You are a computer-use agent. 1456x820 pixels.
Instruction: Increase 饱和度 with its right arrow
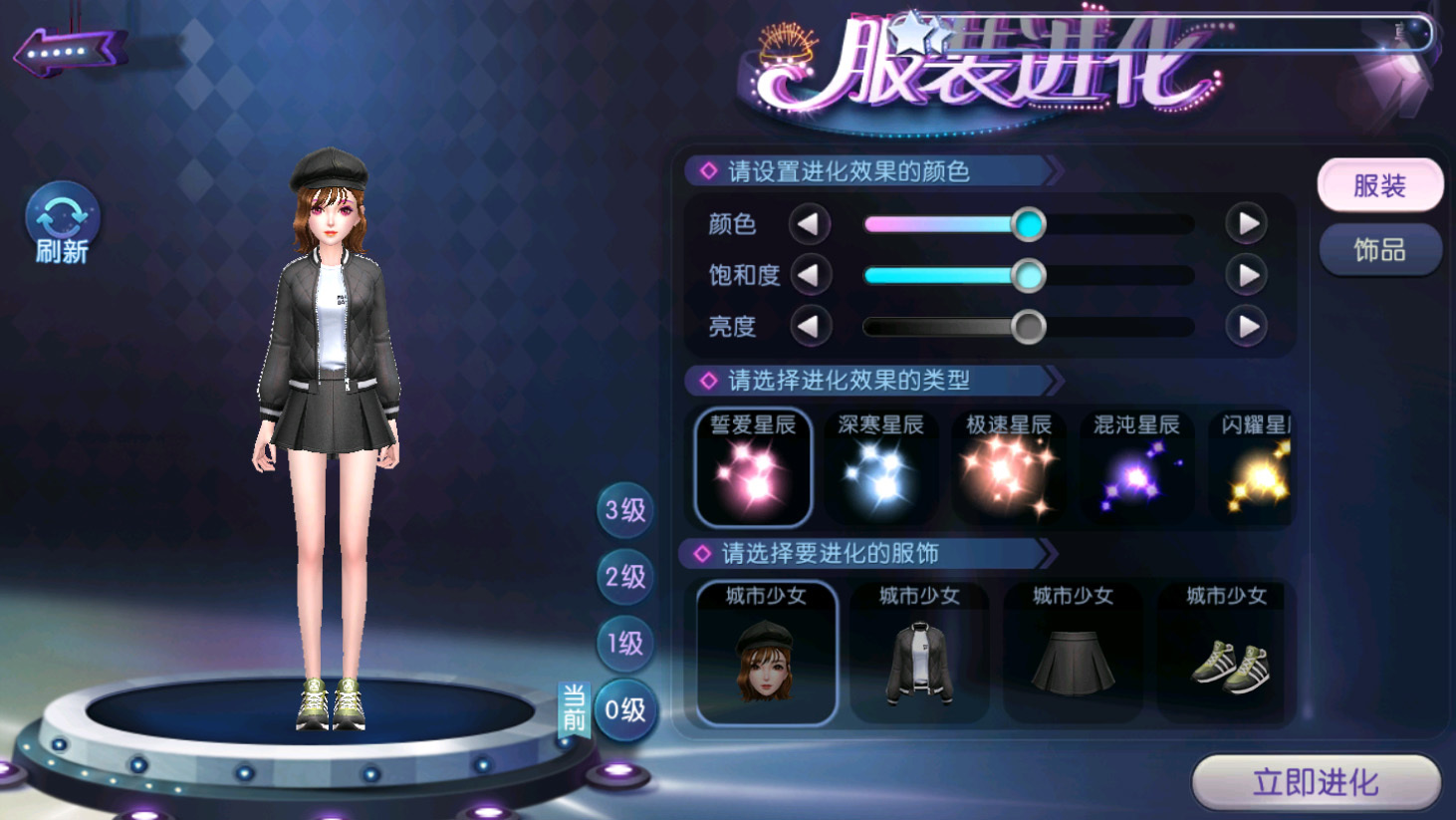[x=1246, y=275]
